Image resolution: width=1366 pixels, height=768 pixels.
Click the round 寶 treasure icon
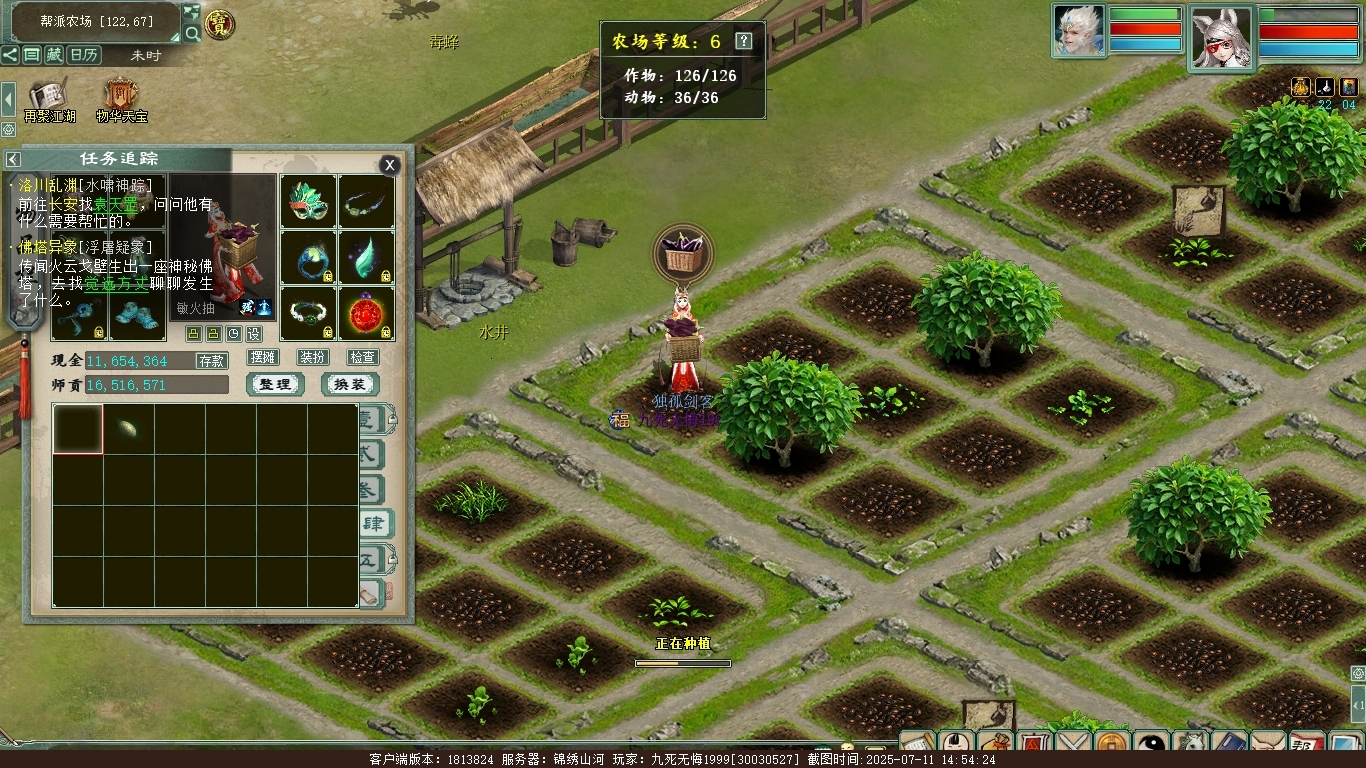[x=220, y=24]
